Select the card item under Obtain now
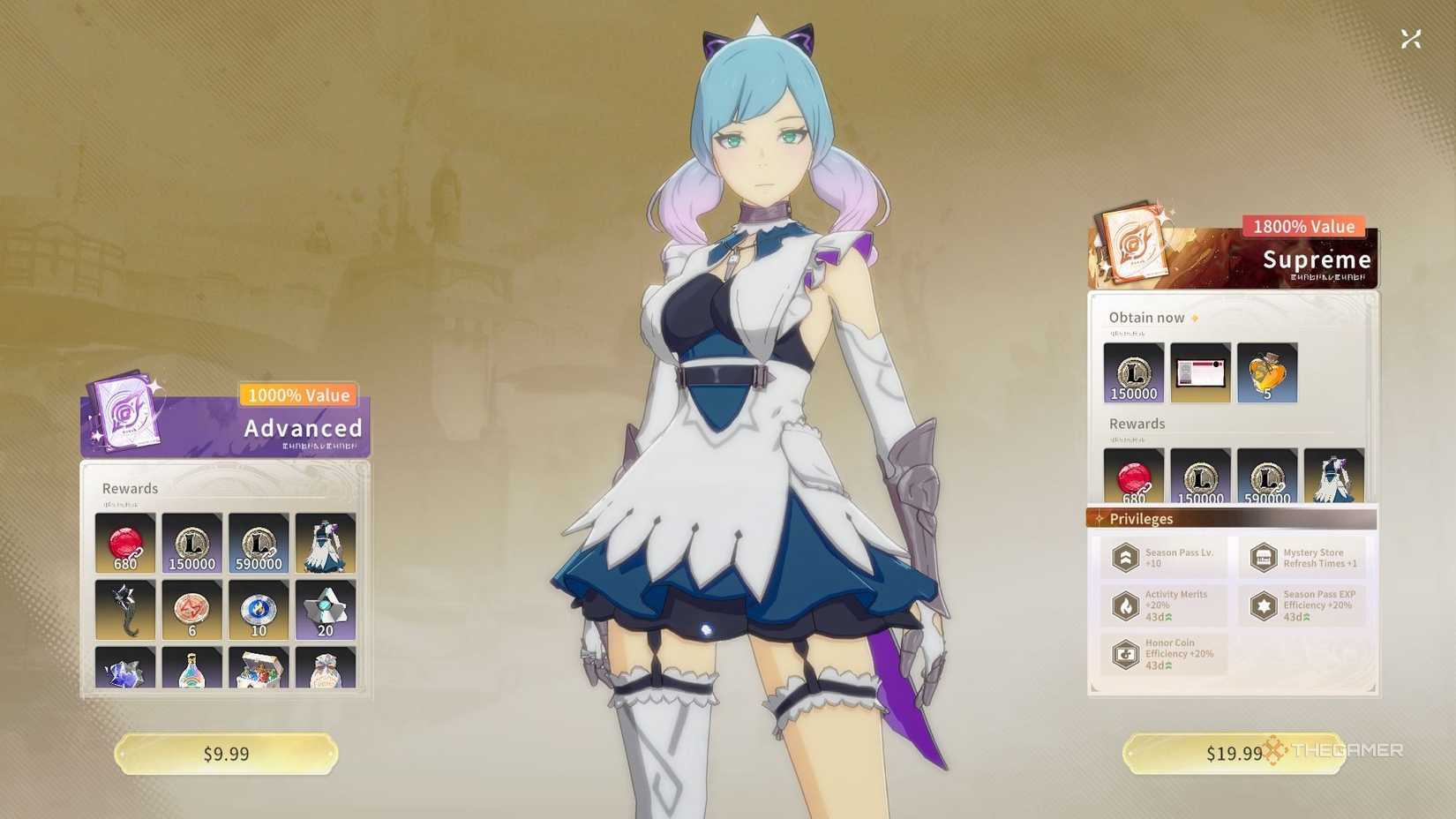1456x819 pixels. 1200,372
